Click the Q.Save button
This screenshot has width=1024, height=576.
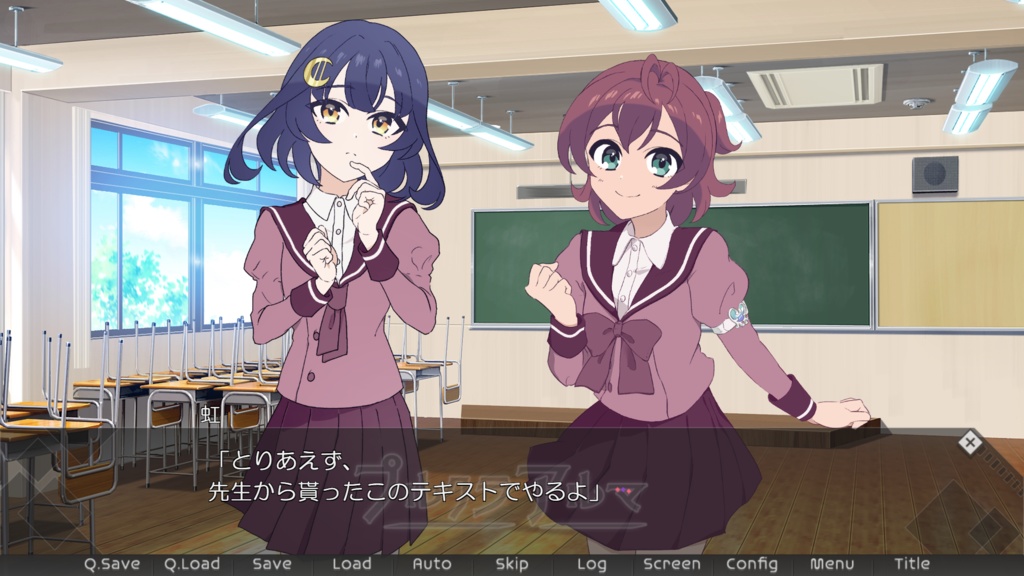(111, 564)
